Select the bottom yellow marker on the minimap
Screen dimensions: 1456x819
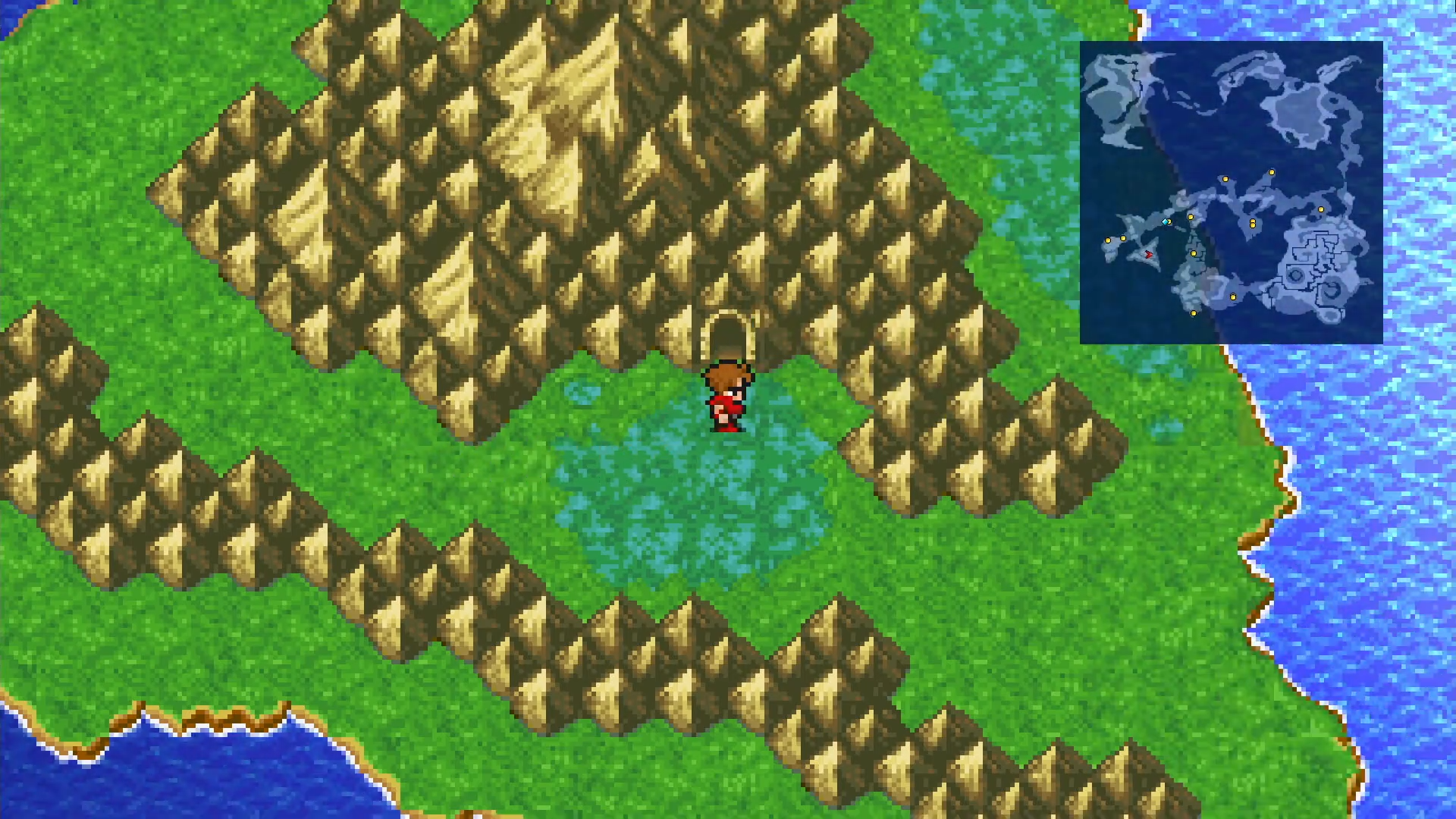pyautogui.click(x=1194, y=312)
